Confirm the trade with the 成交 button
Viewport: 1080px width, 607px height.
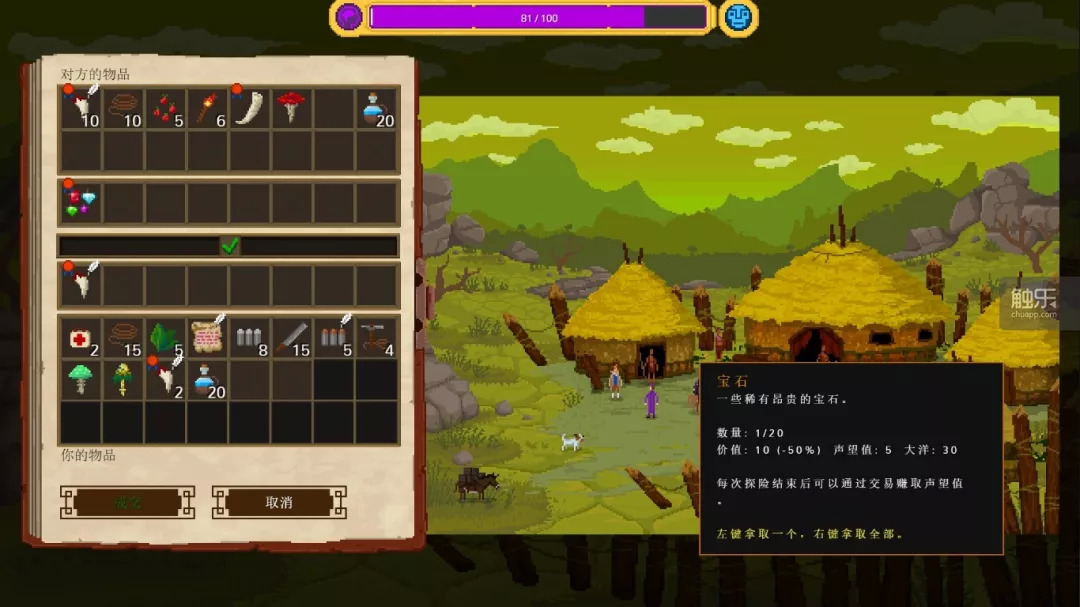[x=127, y=502]
